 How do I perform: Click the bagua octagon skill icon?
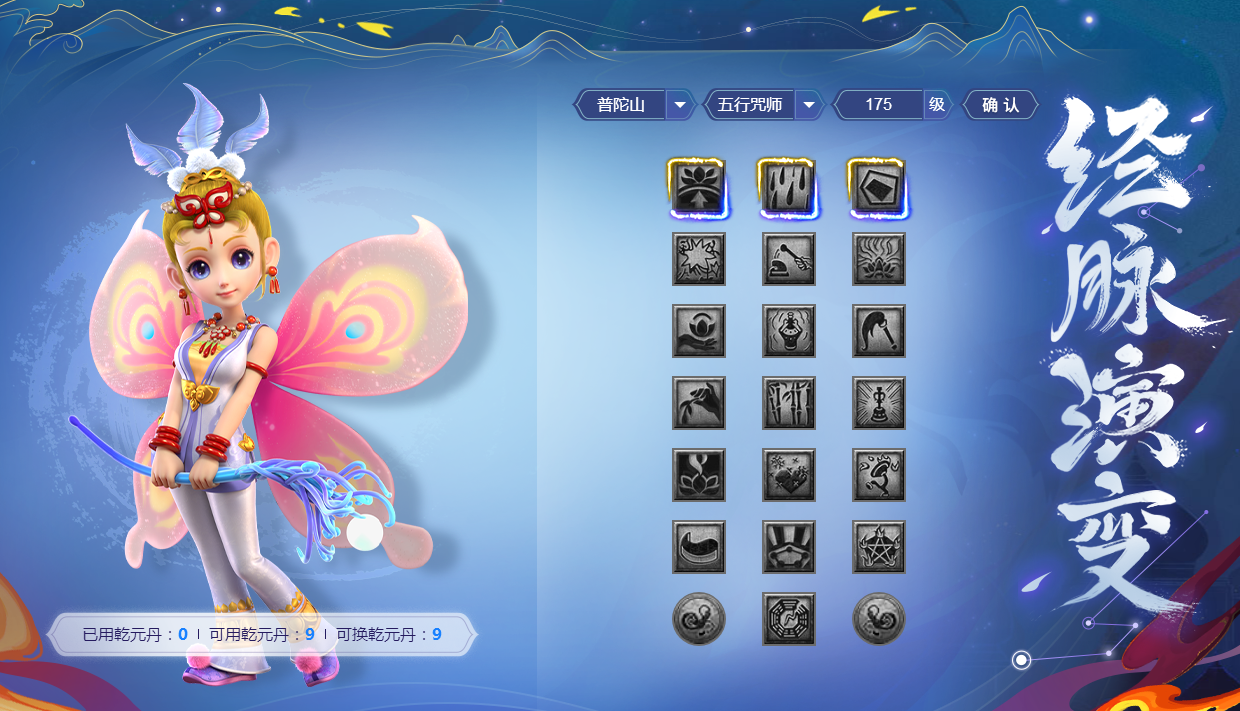coord(788,619)
